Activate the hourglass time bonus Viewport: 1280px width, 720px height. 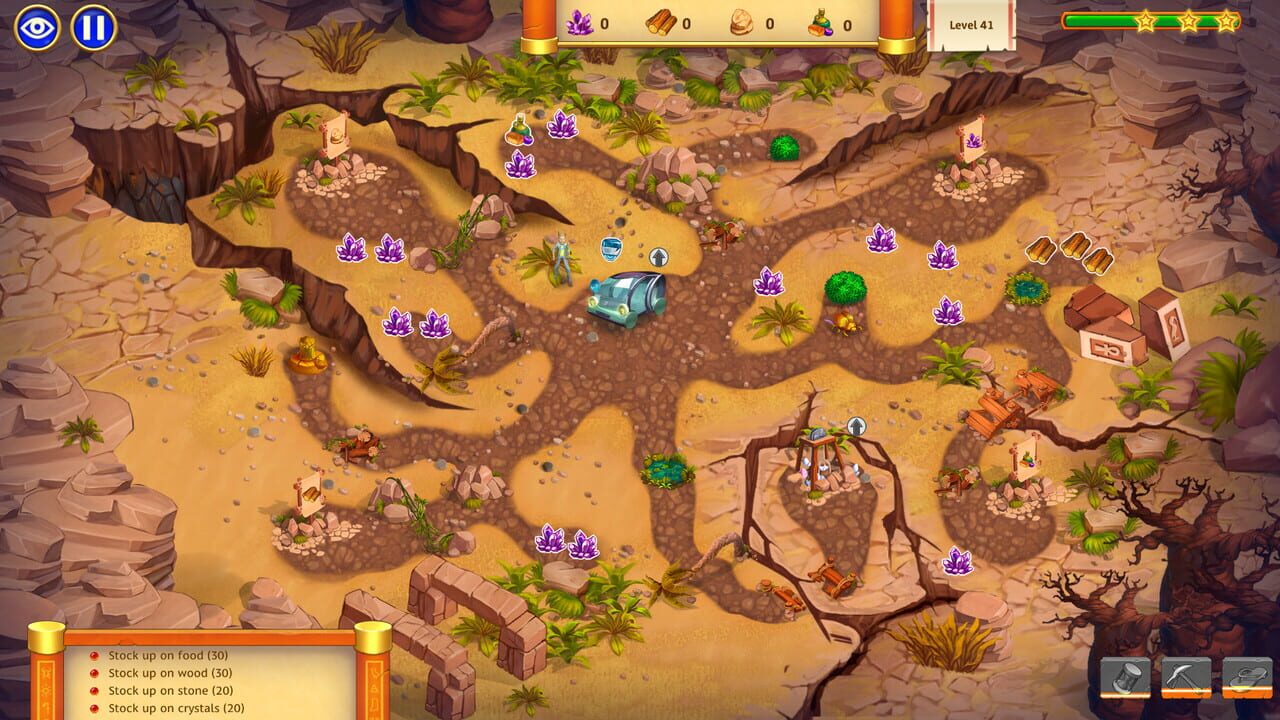(1125, 677)
